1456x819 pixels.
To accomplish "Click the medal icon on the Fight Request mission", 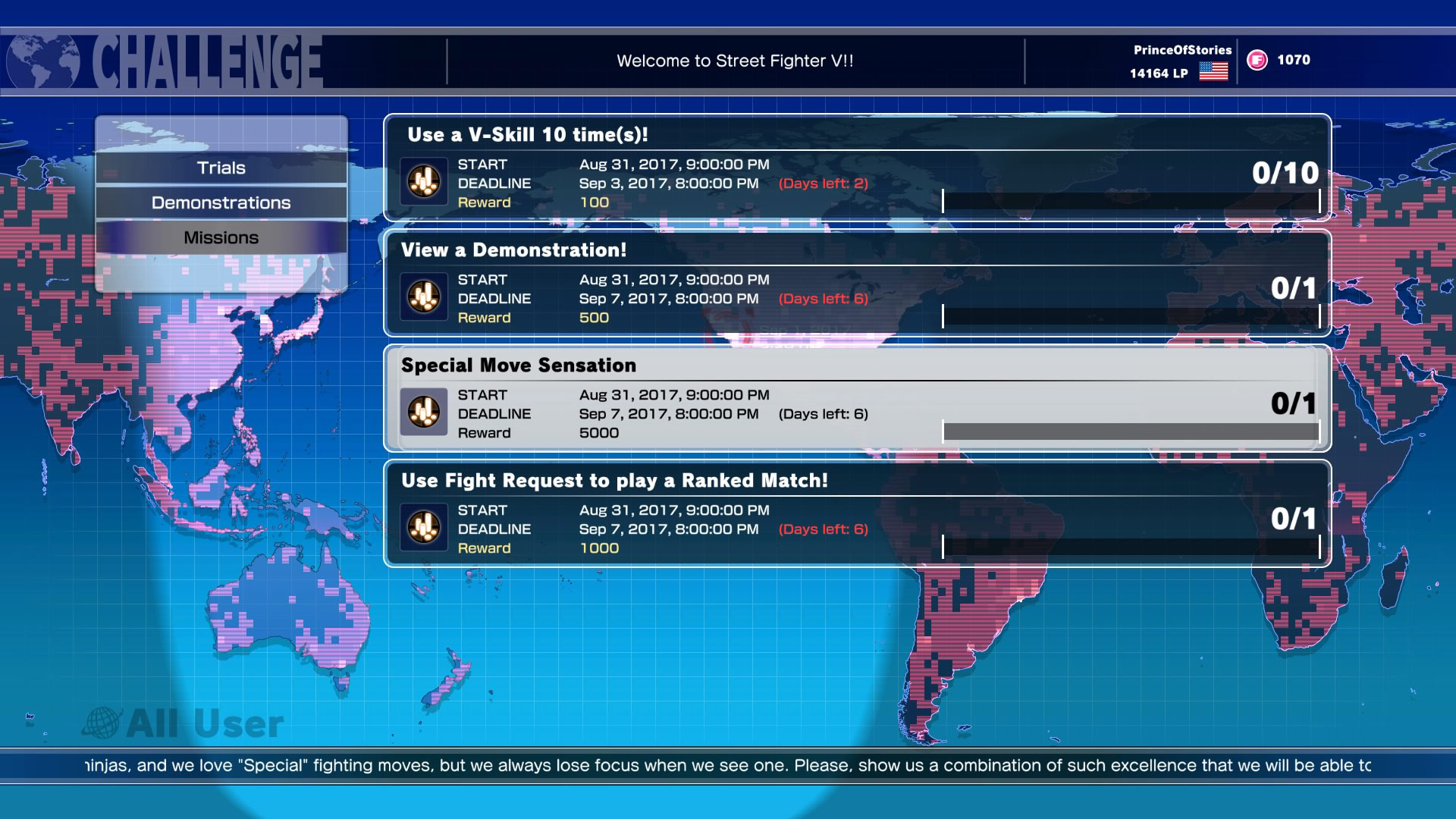I will pos(425,527).
